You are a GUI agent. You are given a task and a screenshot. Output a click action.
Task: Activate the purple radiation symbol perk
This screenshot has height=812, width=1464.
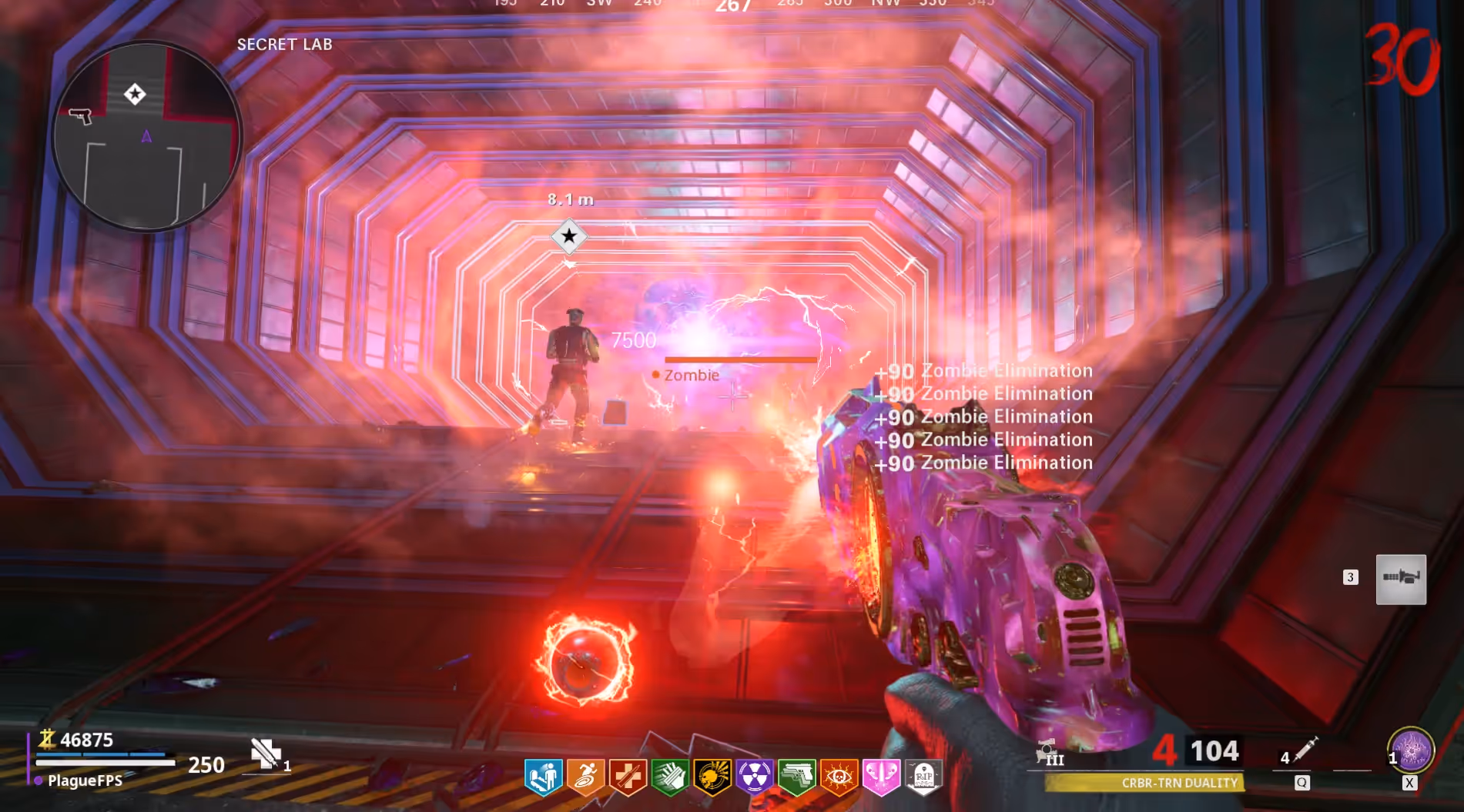(x=755, y=776)
